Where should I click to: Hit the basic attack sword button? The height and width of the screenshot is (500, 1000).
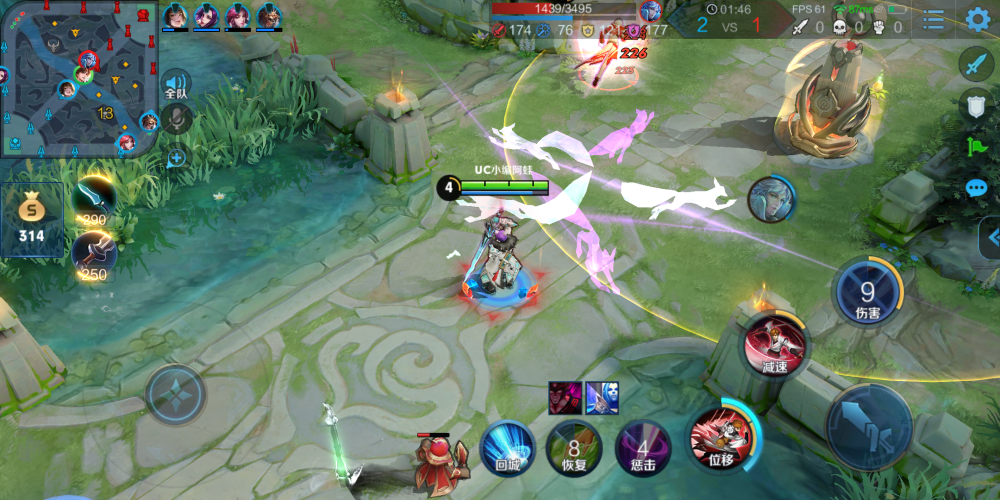point(869,425)
